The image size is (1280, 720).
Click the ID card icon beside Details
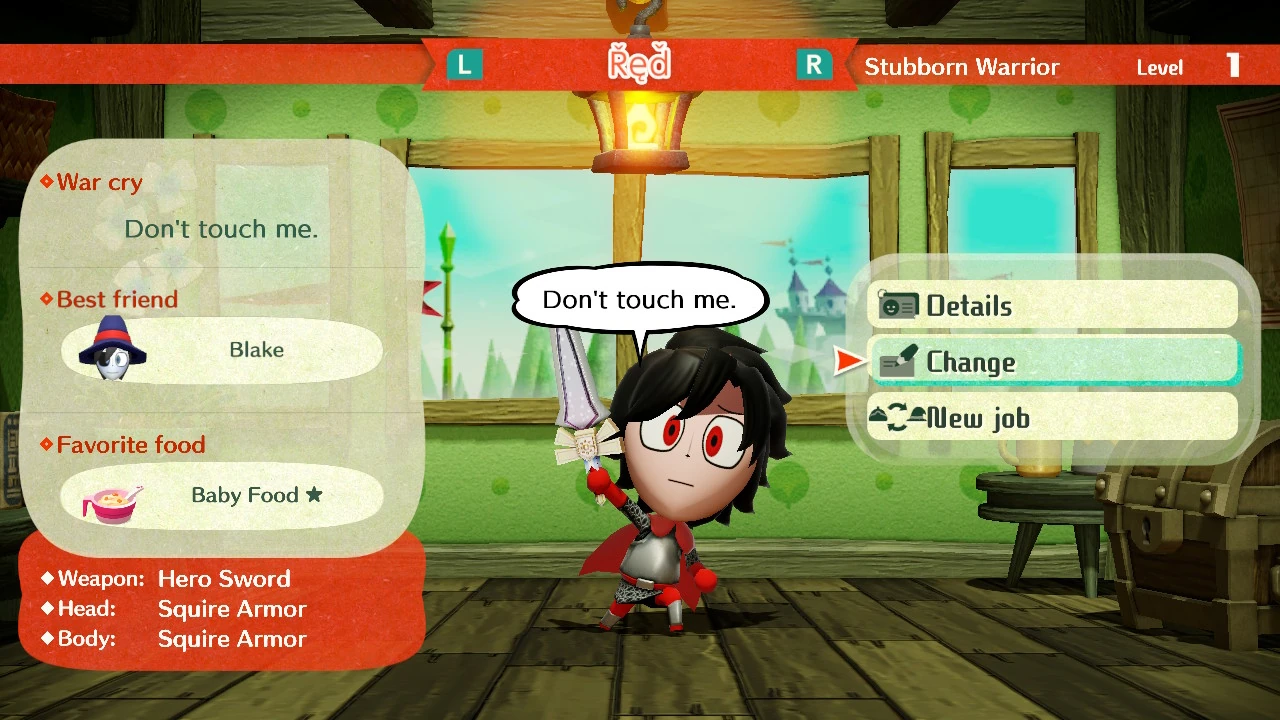(x=898, y=305)
